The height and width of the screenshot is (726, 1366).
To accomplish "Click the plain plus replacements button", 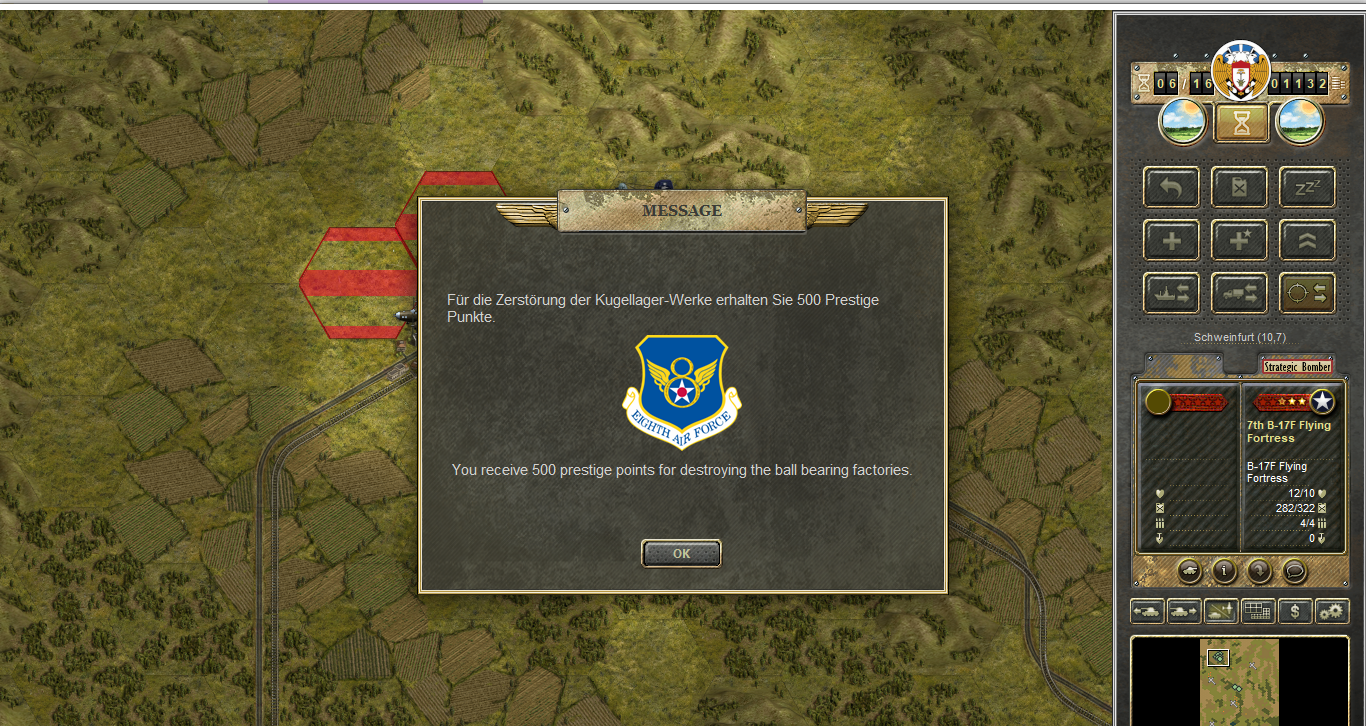I will pyautogui.click(x=1172, y=240).
